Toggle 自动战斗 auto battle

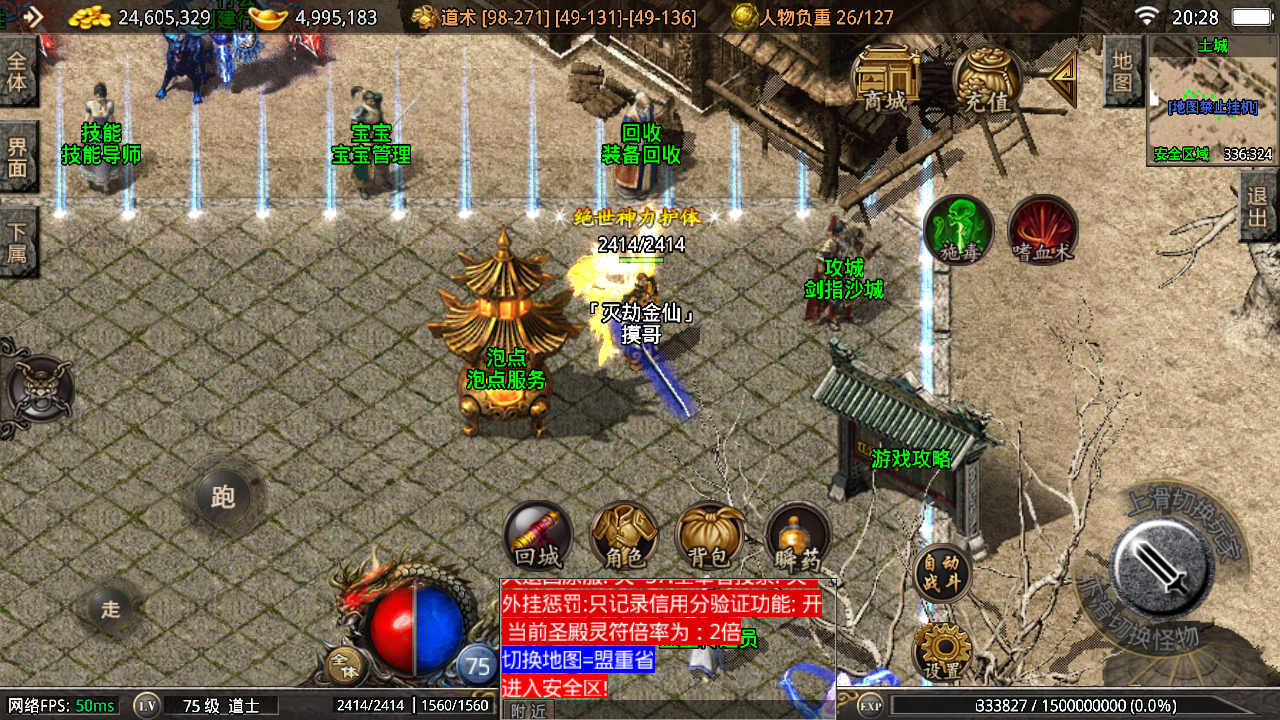pos(942,572)
